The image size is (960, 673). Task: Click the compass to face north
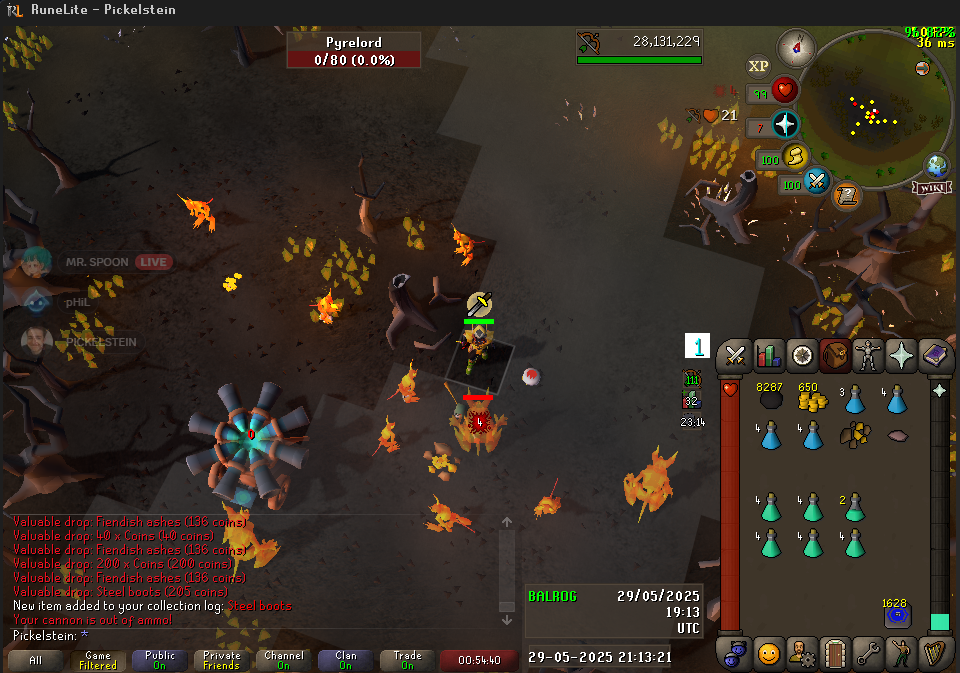[797, 48]
